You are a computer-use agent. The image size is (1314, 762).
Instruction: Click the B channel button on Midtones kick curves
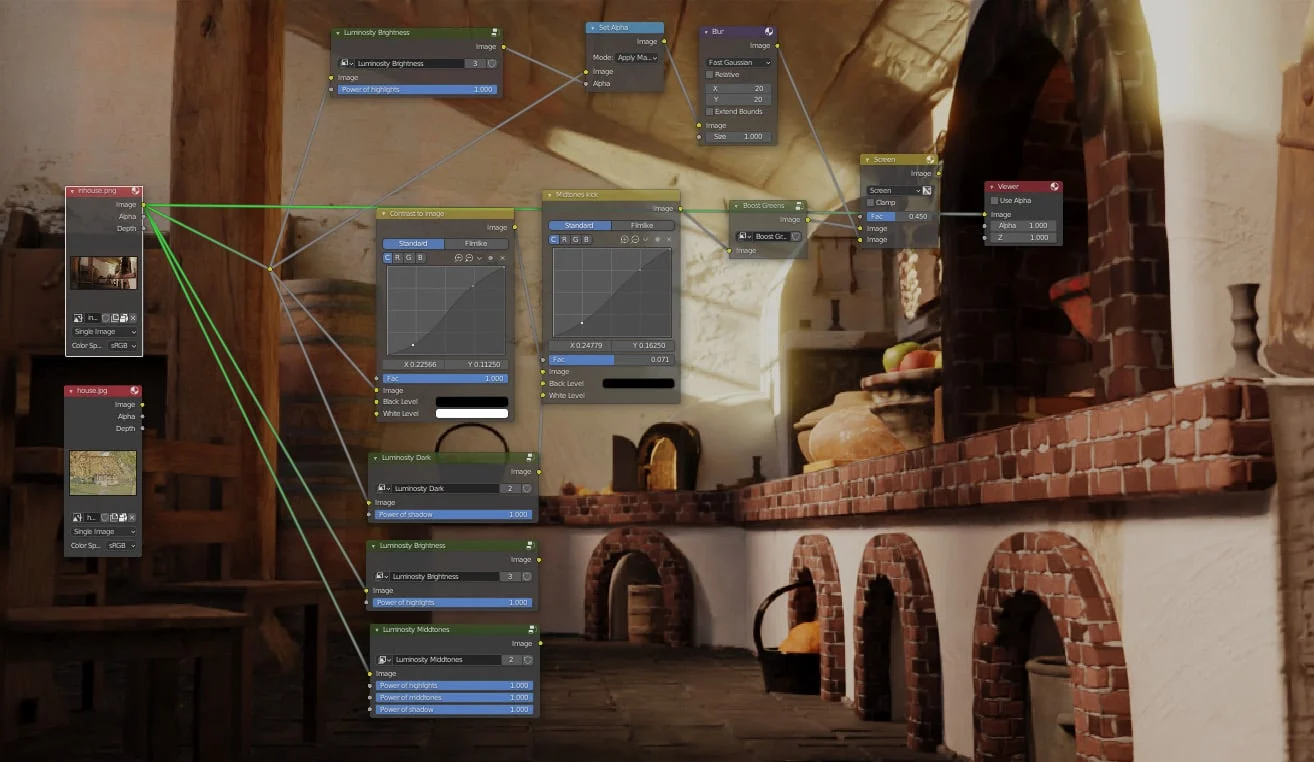click(x=587, y=239)
